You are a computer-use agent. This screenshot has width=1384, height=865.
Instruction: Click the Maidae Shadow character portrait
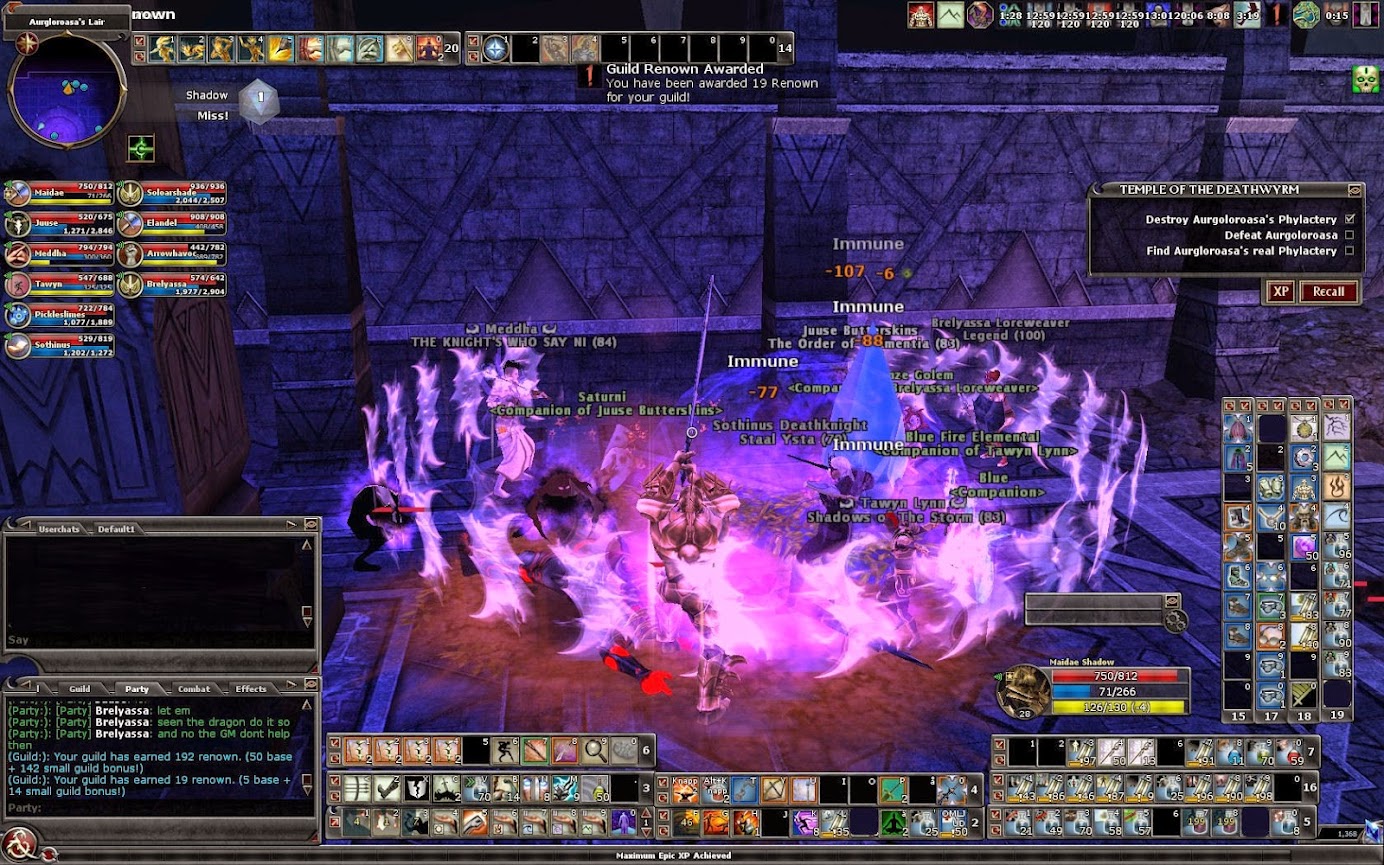point(1022,692)
